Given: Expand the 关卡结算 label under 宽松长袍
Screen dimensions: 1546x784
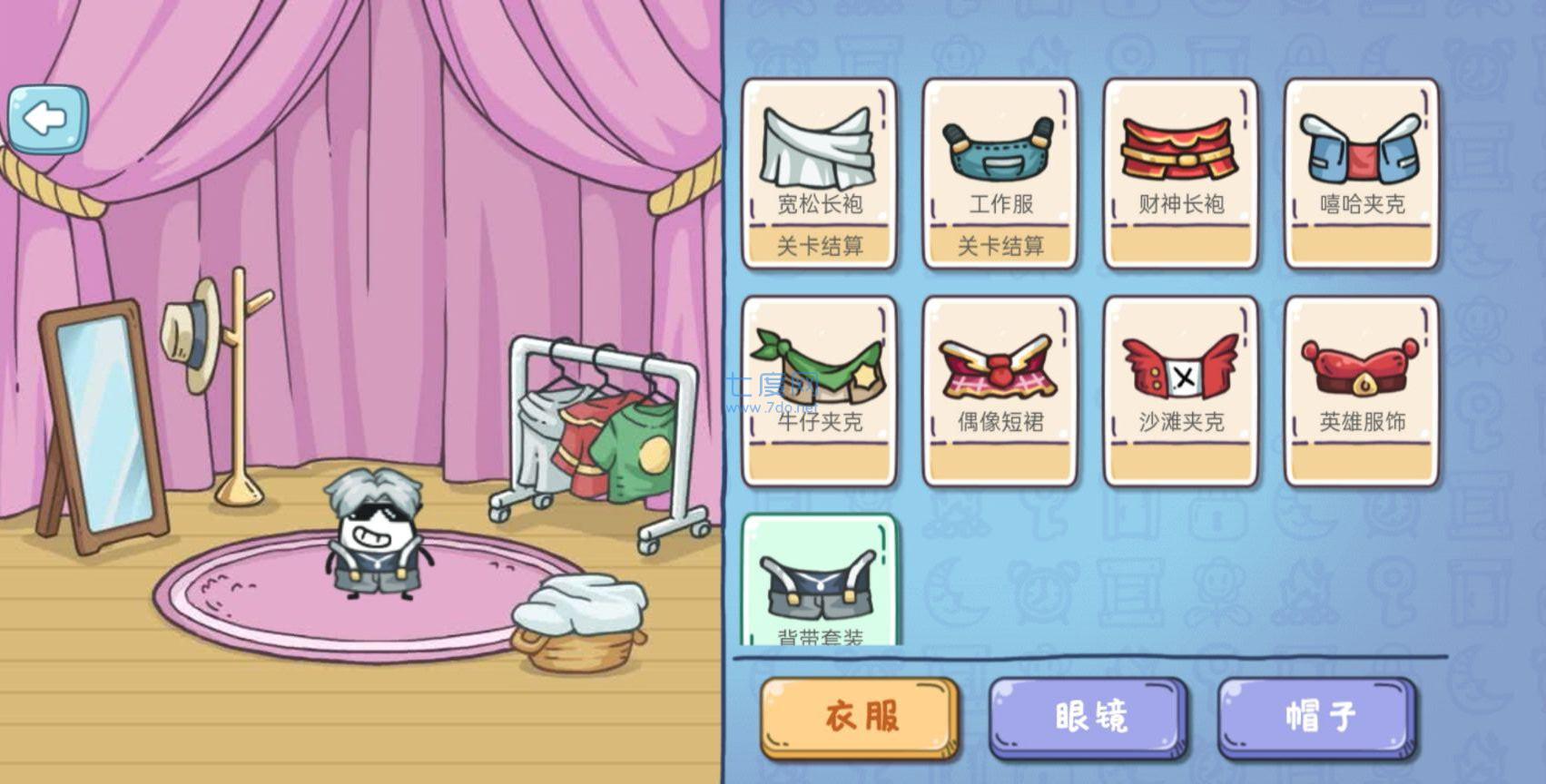Looking at the screenshot, I should 820,245.
